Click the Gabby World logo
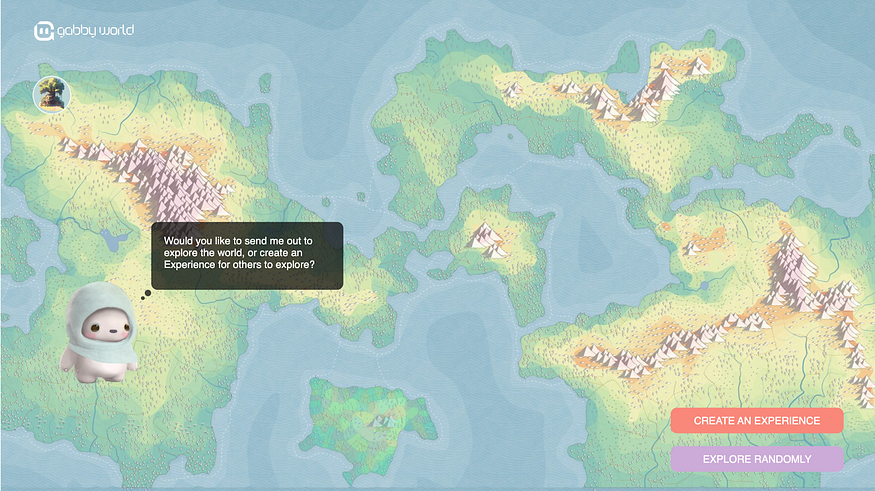 coord(84,31)
